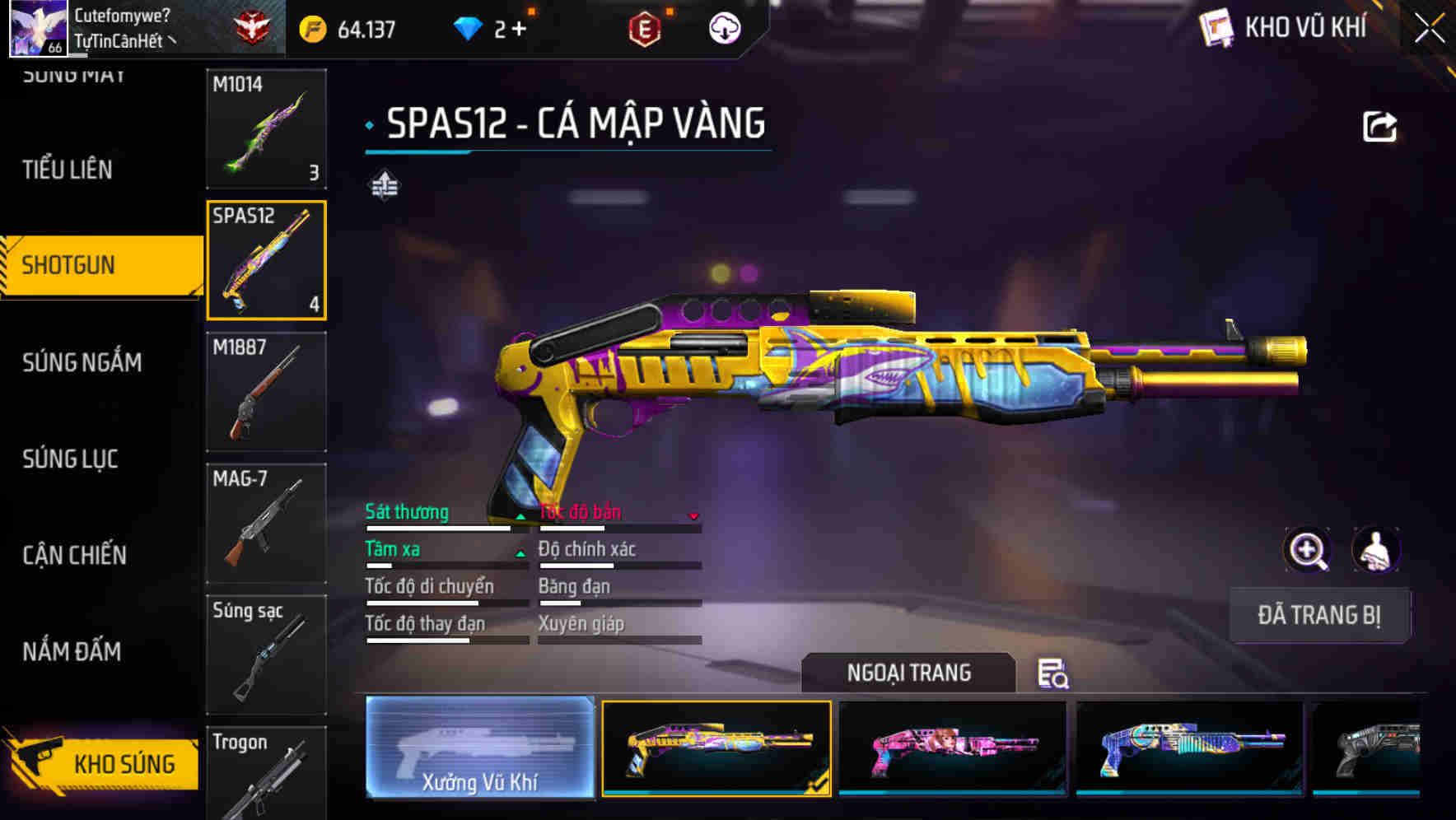Select the Nắm Đấm category
1456x820 pixels.
(72, 651)
